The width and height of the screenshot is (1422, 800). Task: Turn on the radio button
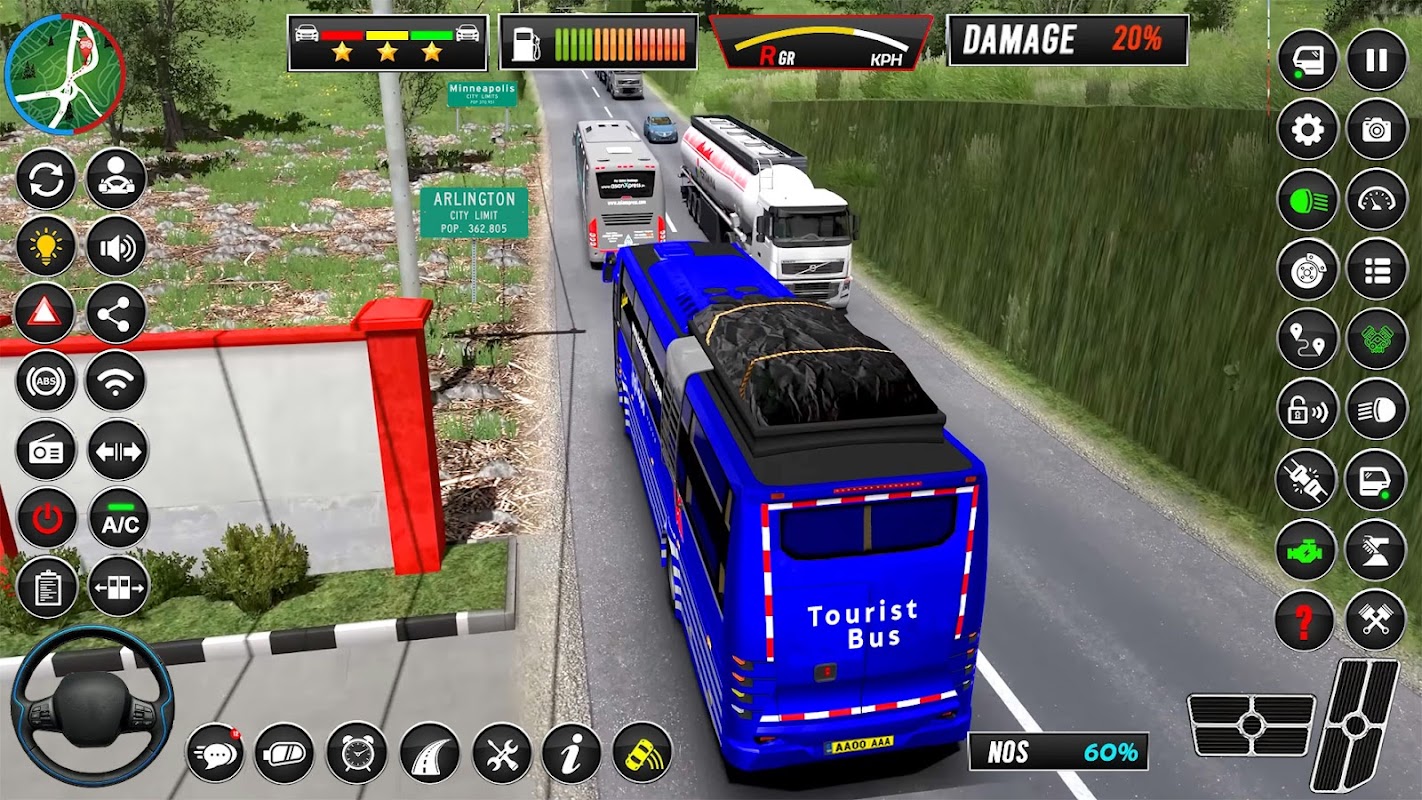click(45, 450)
